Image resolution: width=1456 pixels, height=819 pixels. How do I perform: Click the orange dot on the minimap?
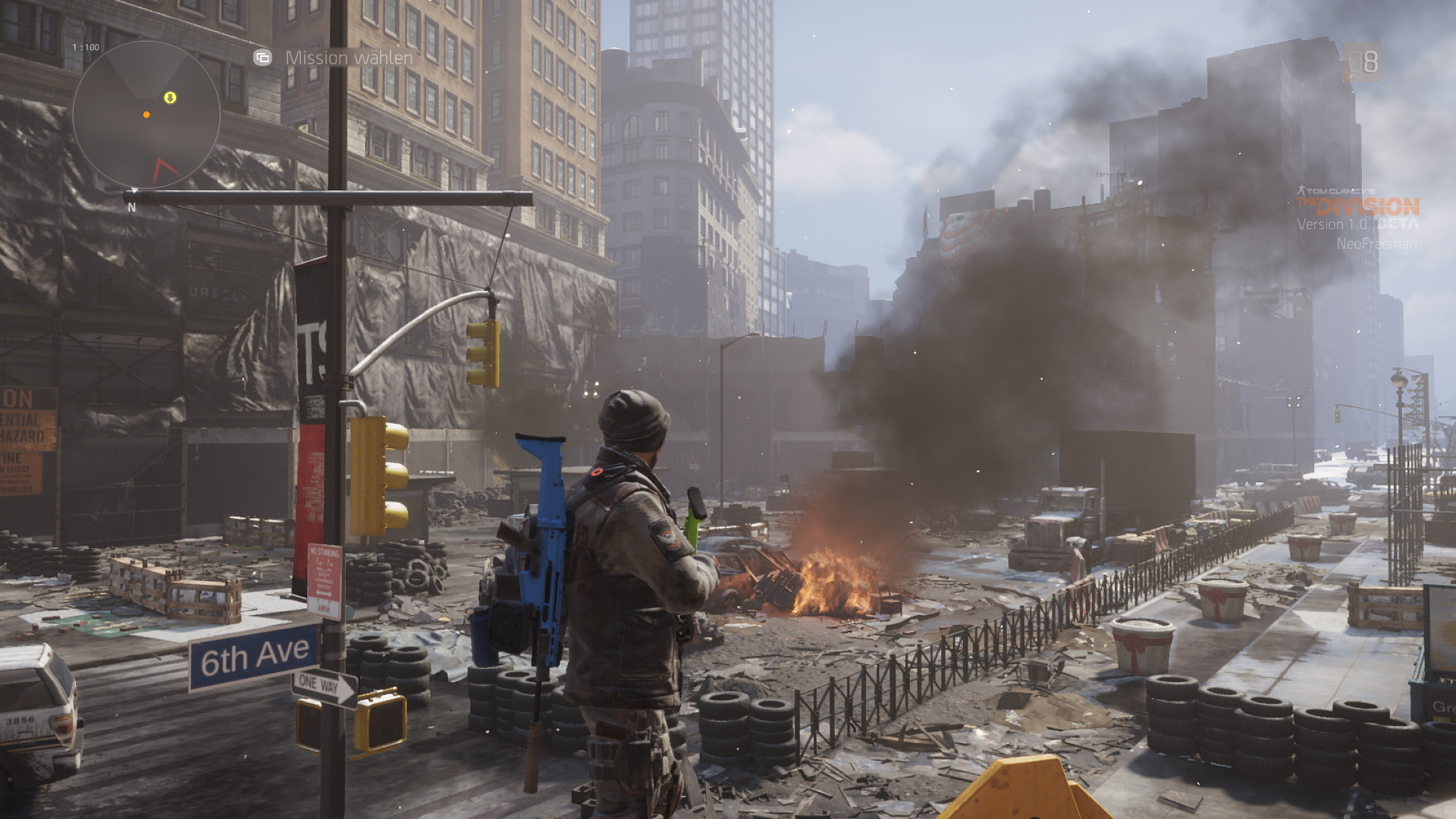coord(146,115)
